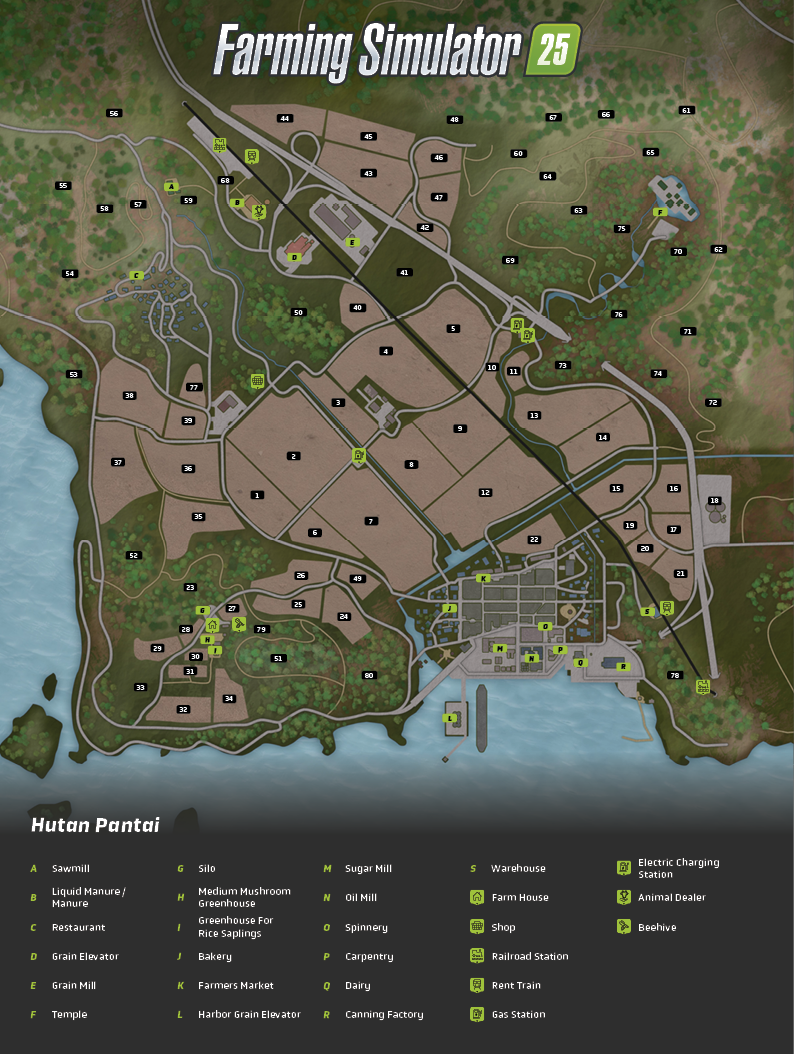Image resolution: width=794 pixels, height=1054 pixels.
Task: Select the Sugar Mill legend entry
Action: click(x=368, y=868)
